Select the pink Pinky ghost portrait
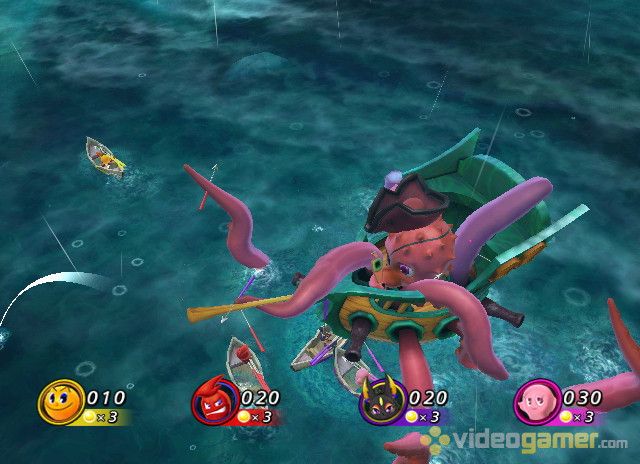640x464 pixels. tap(534, 403)
